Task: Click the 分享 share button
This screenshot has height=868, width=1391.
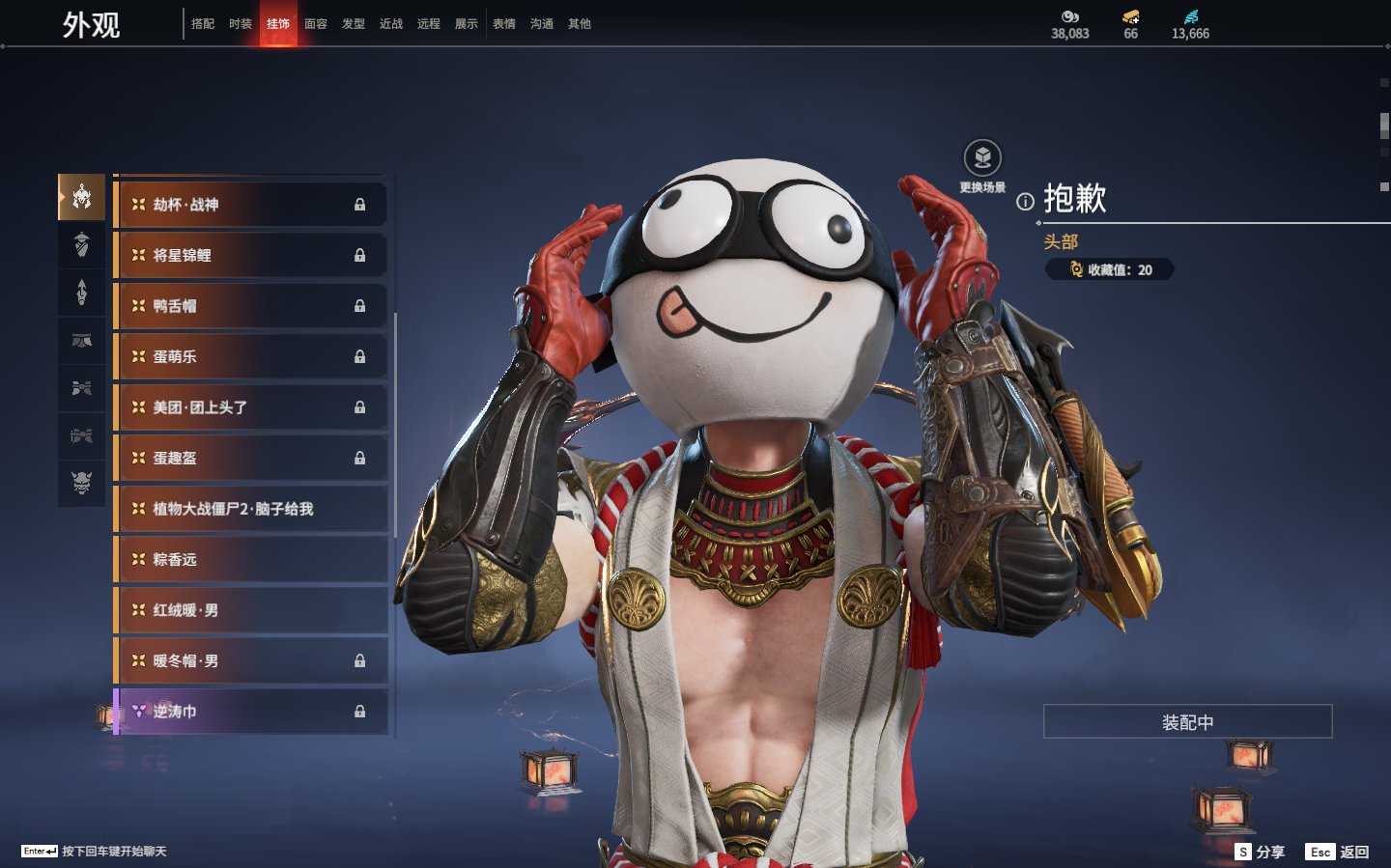Action: [x=1261, y=852]
